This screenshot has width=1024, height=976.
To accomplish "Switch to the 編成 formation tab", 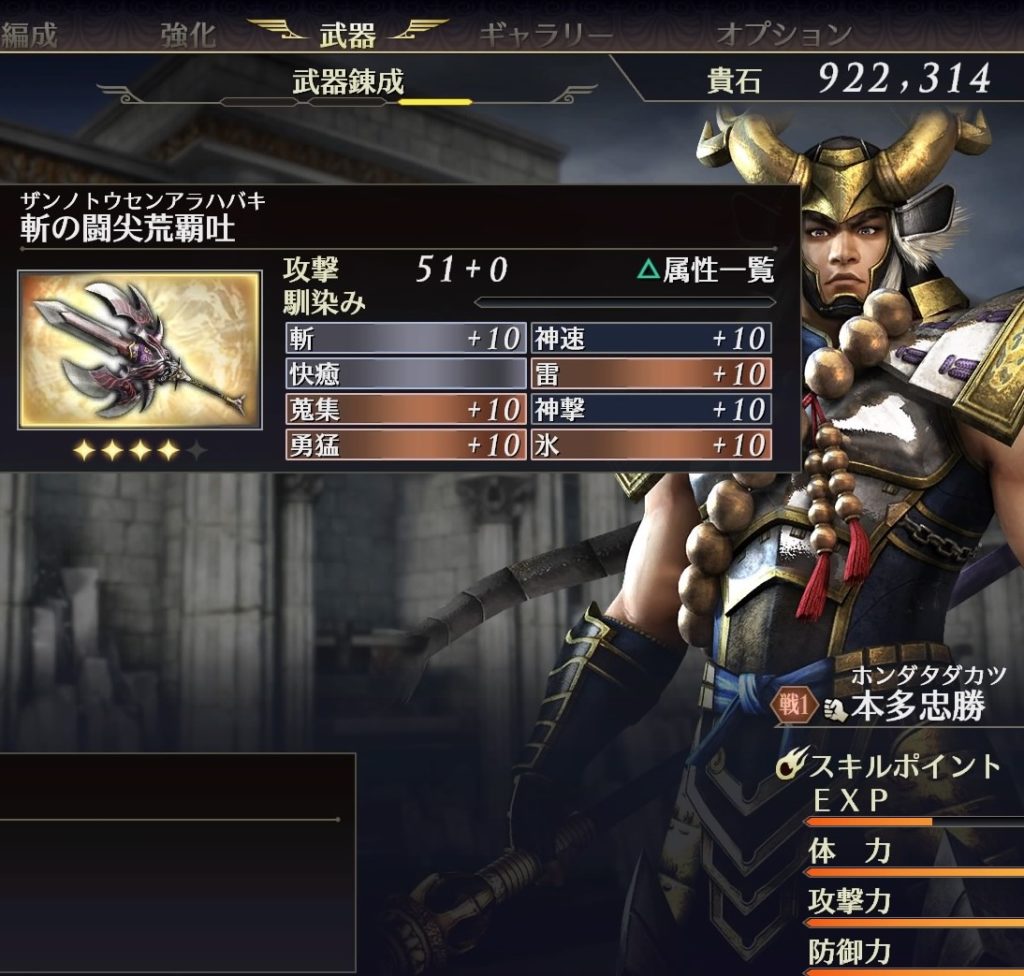I will tap(29, 35).
